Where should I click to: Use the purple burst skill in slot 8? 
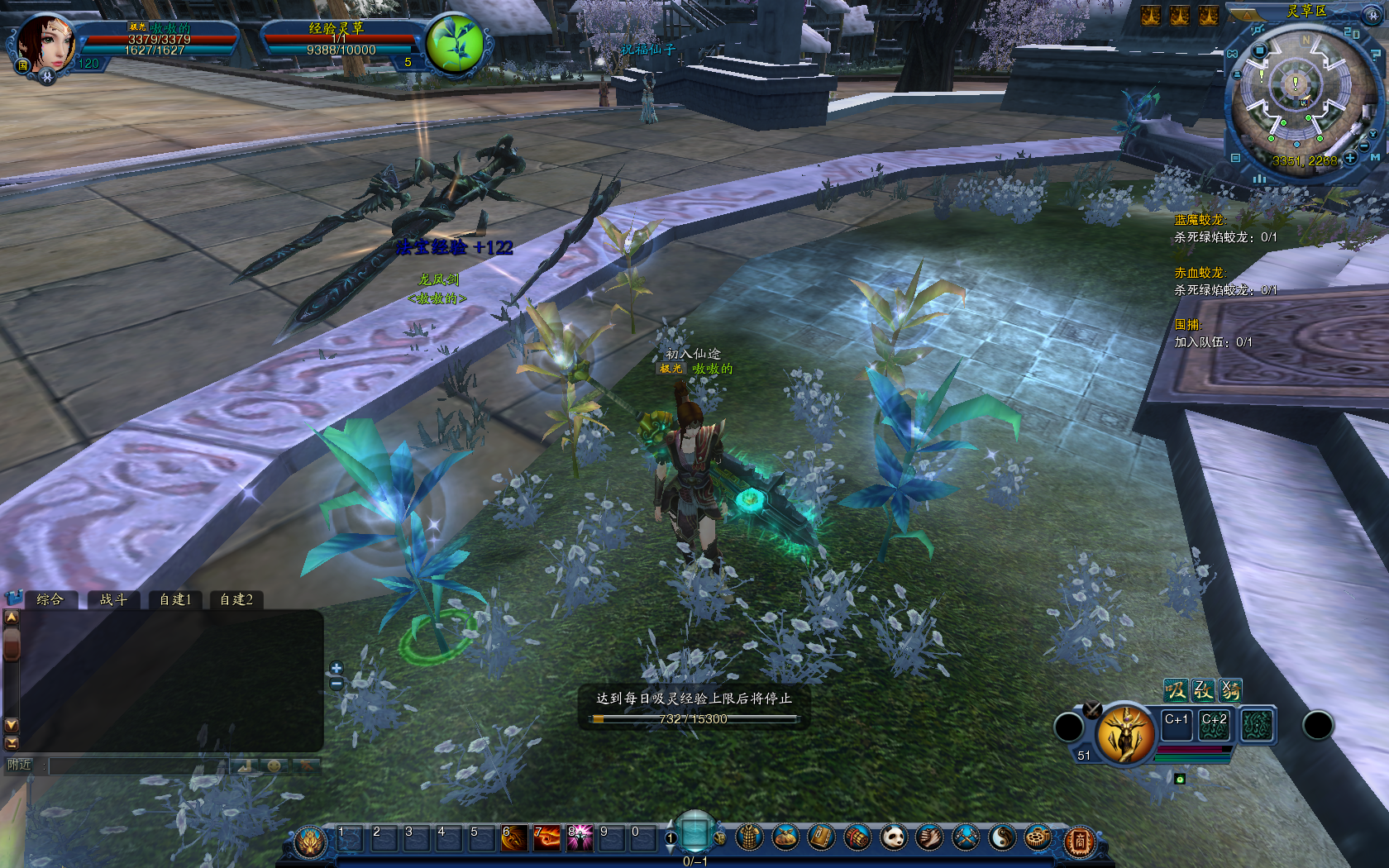coord(579,838)
